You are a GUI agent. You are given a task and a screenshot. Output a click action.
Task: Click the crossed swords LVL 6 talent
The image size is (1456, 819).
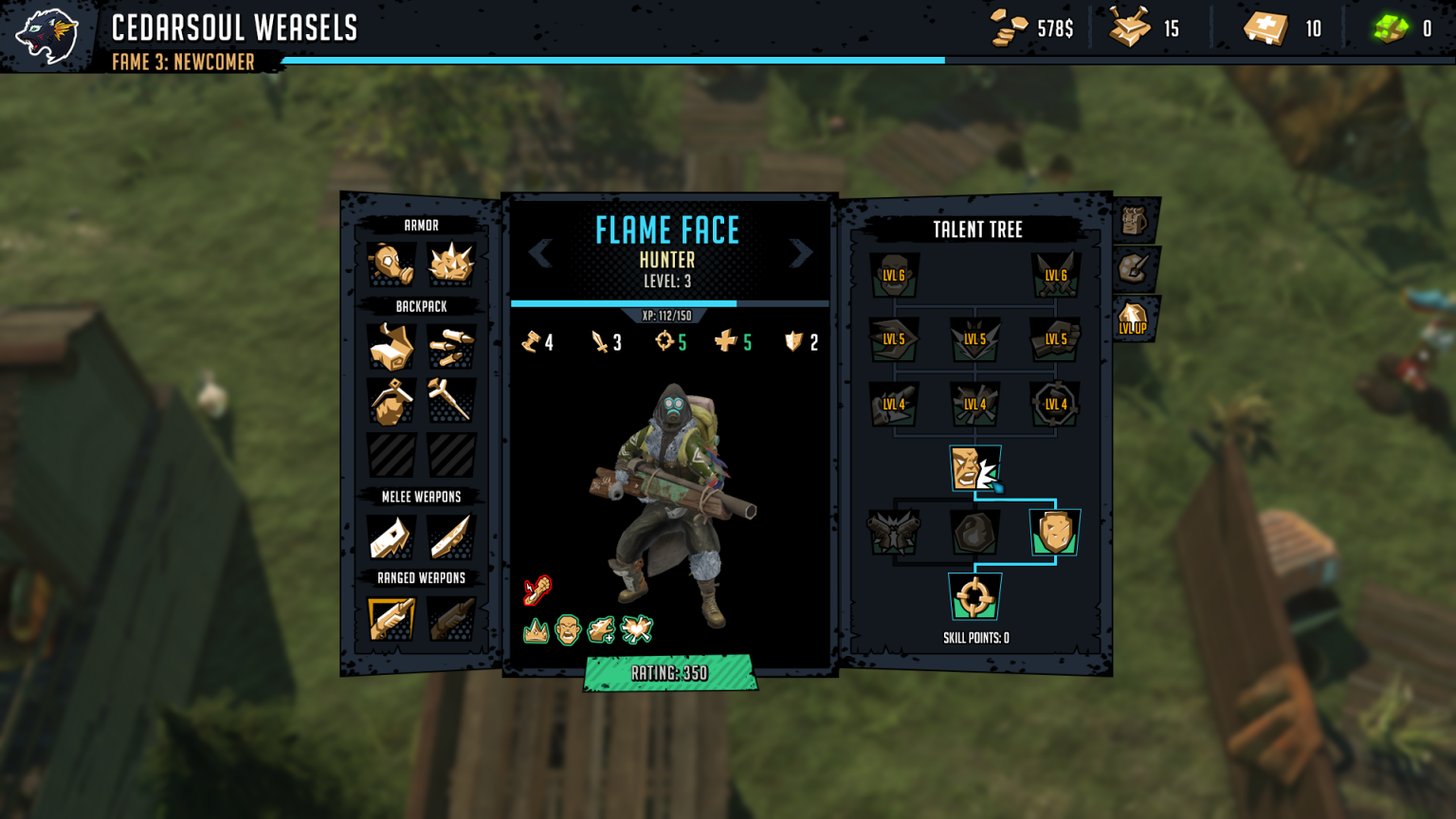click(x=1054, y=275)
